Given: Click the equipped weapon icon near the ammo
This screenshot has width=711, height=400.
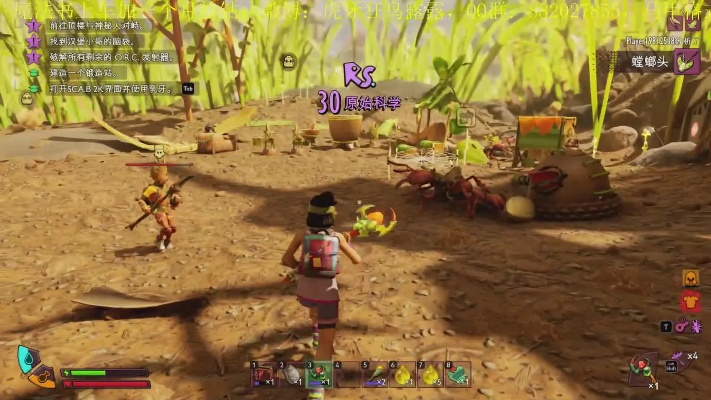Looking at the screenshot, I should pyautogui.click(x=643, y=368).
